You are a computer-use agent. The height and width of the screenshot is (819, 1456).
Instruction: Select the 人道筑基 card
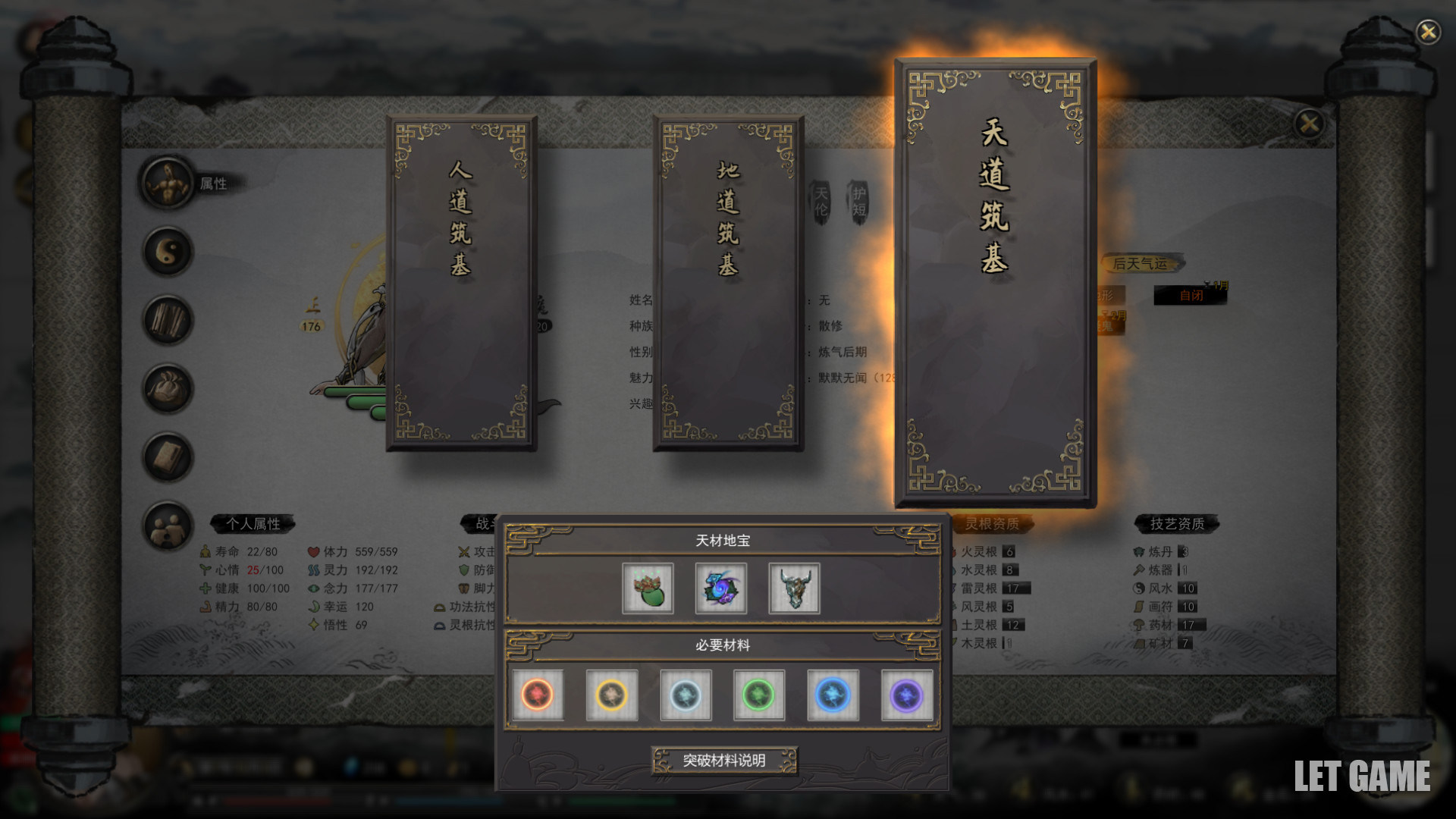[461, 282]
